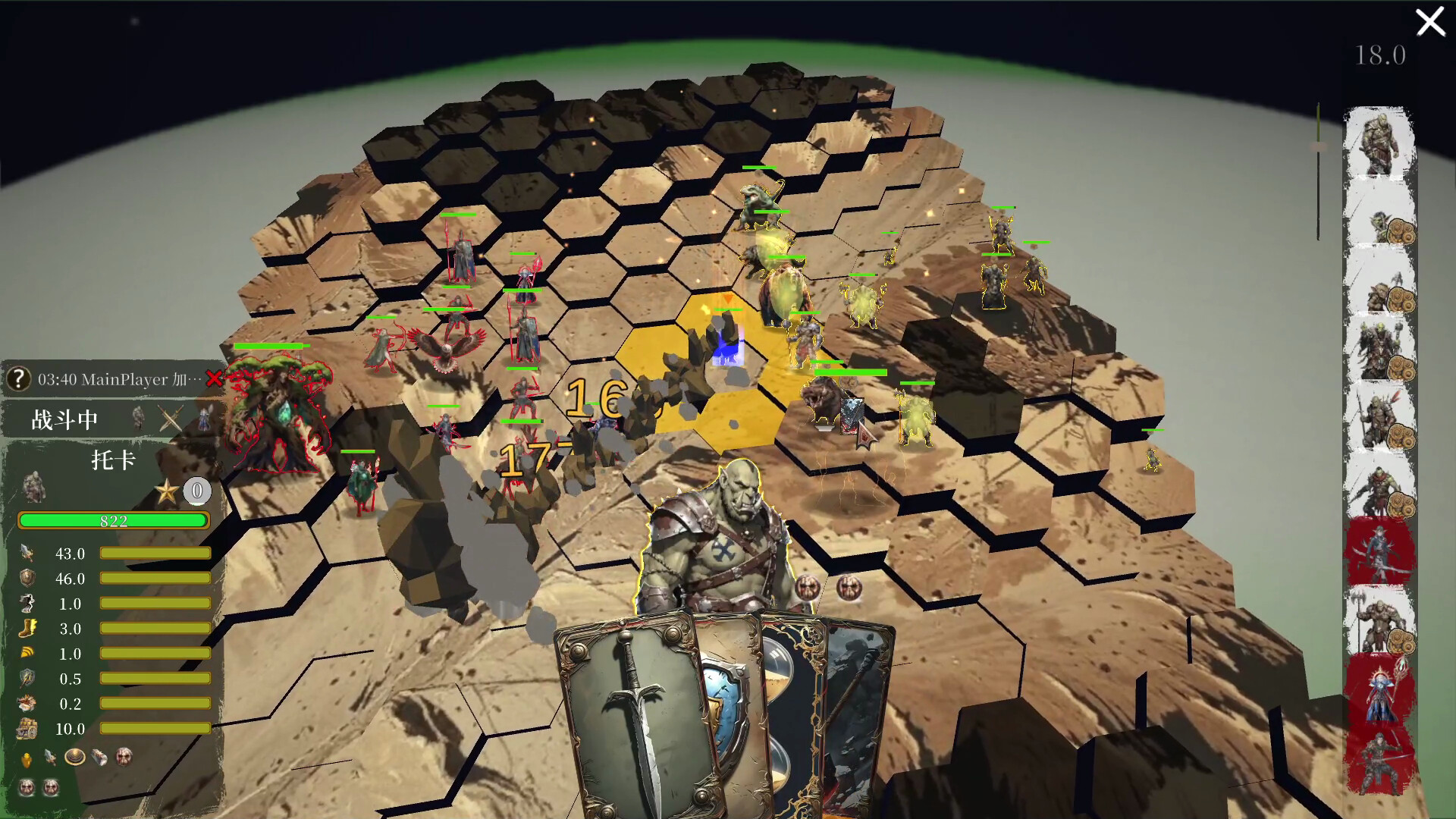Open the help question mark icon

pyautogui.click(x=17, y=380)
